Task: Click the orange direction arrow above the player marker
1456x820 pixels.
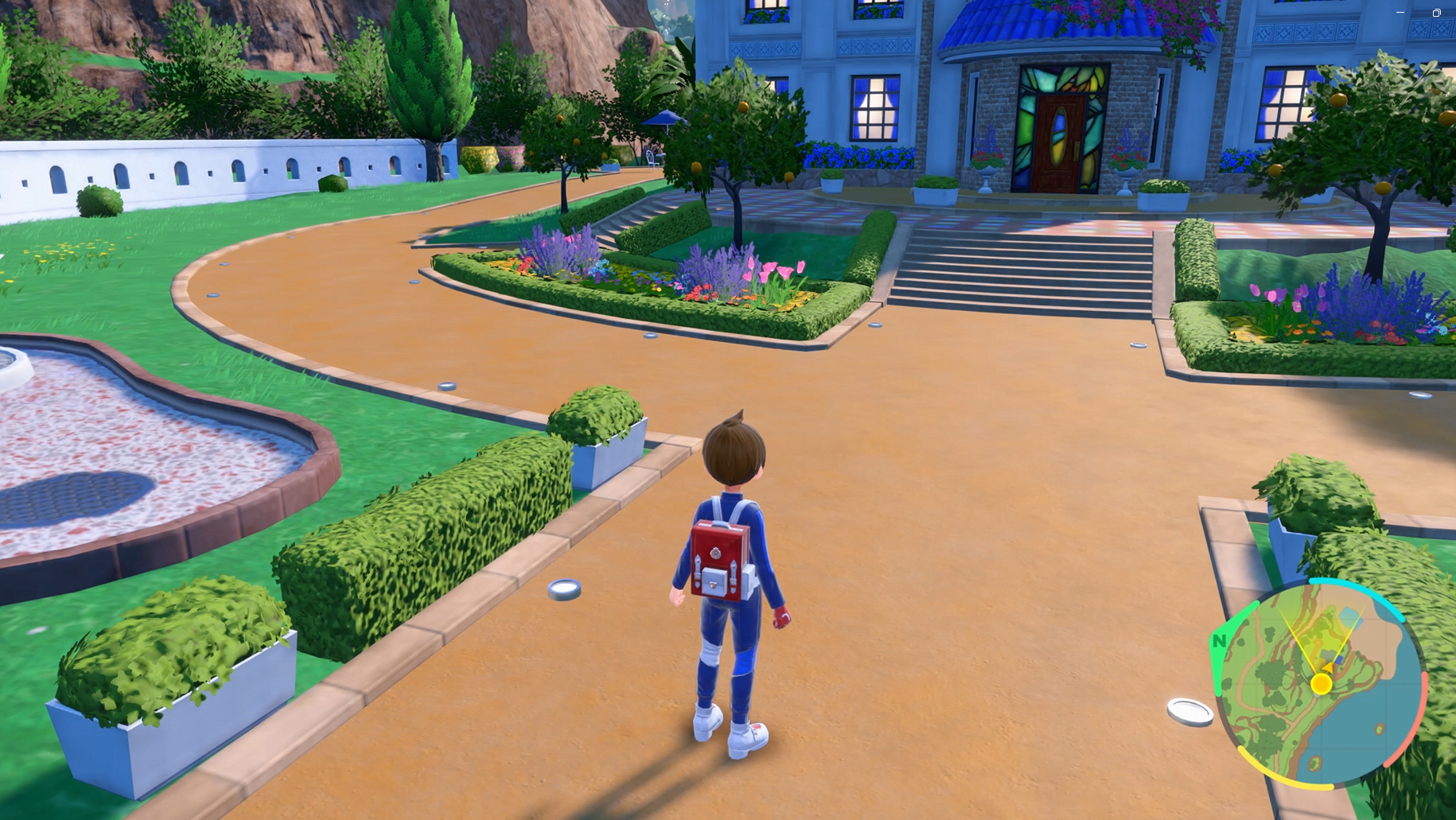Action: pyautogui.click(x=1329, y=668)
